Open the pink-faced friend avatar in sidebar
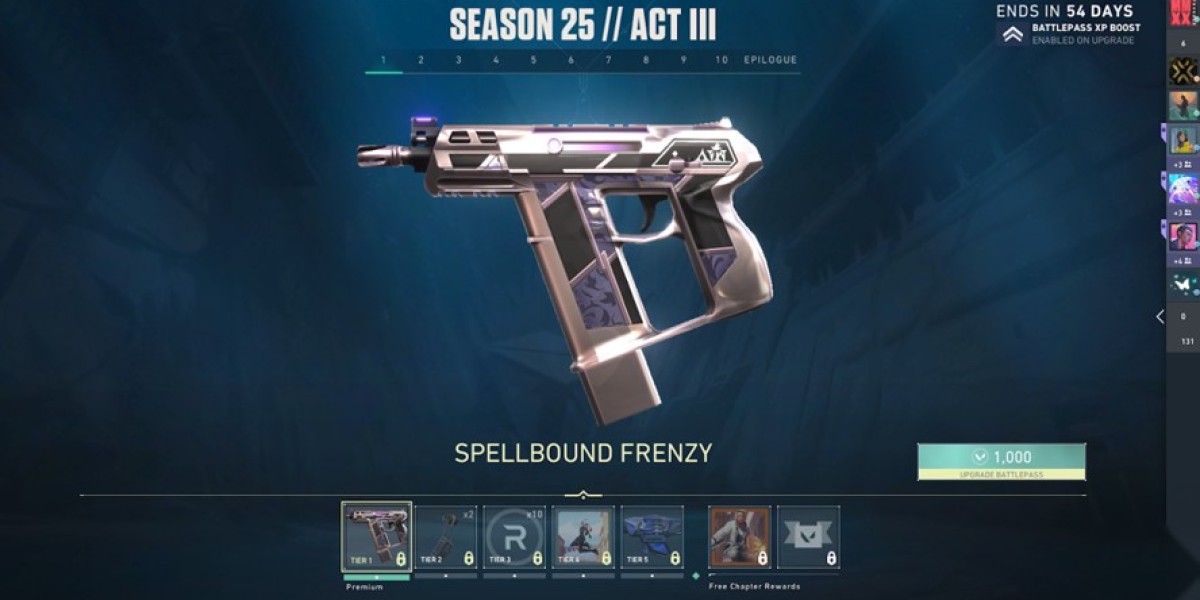Screen dimensions: 1200x600 pyautogui.click(x=1183, y=236)
